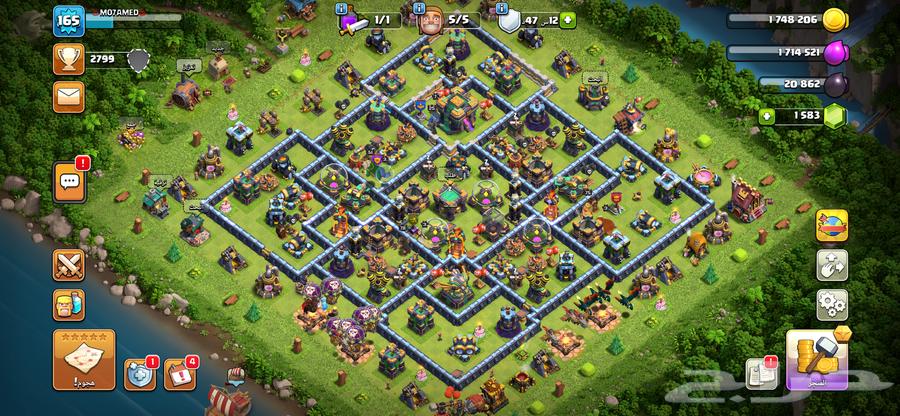Buy gems with the green plus button
Screen dimensions: 900x416
[768, 116]
